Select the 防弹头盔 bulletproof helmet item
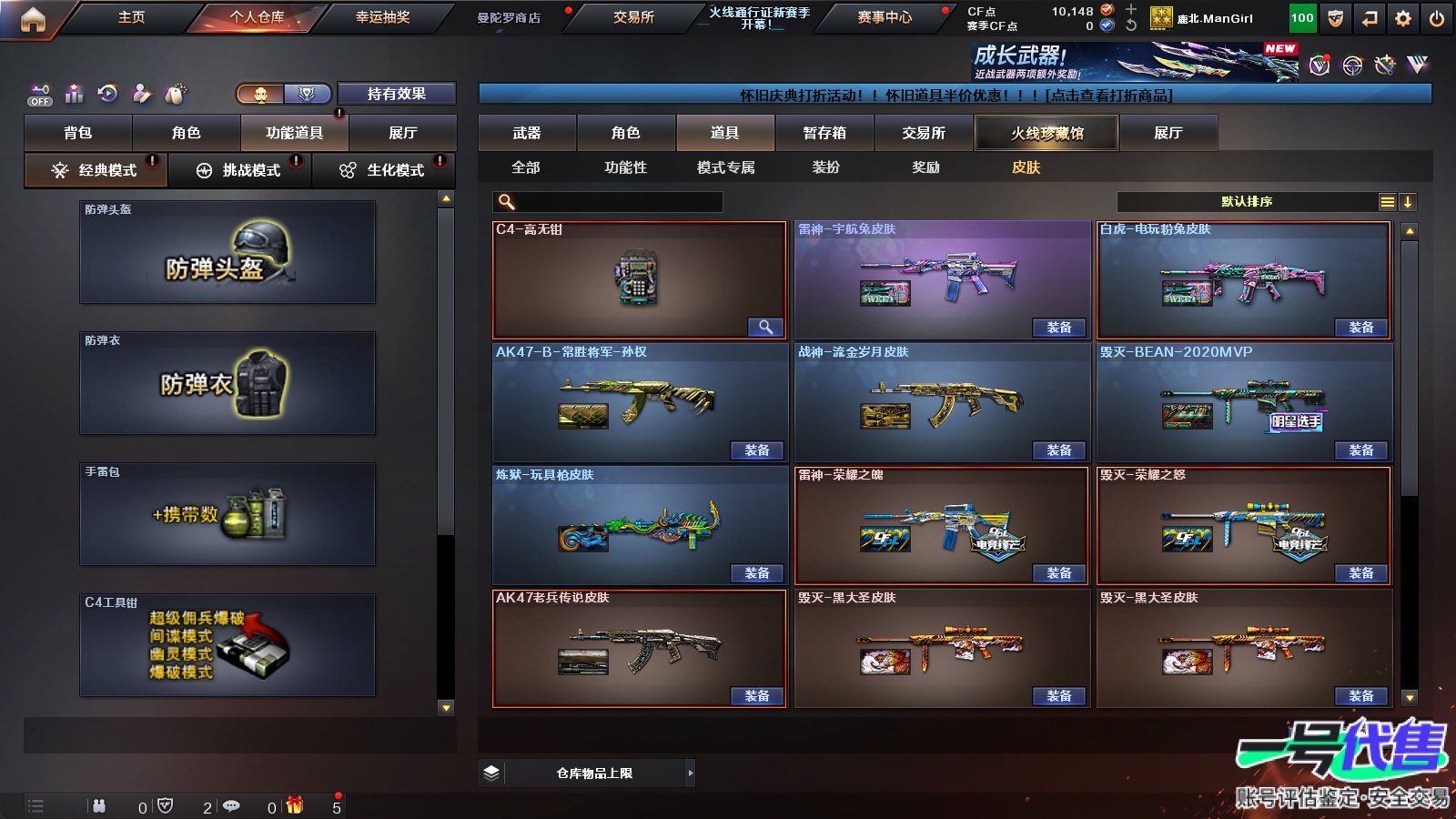This screenshot has width=1456, height=819. pos(227,252)
